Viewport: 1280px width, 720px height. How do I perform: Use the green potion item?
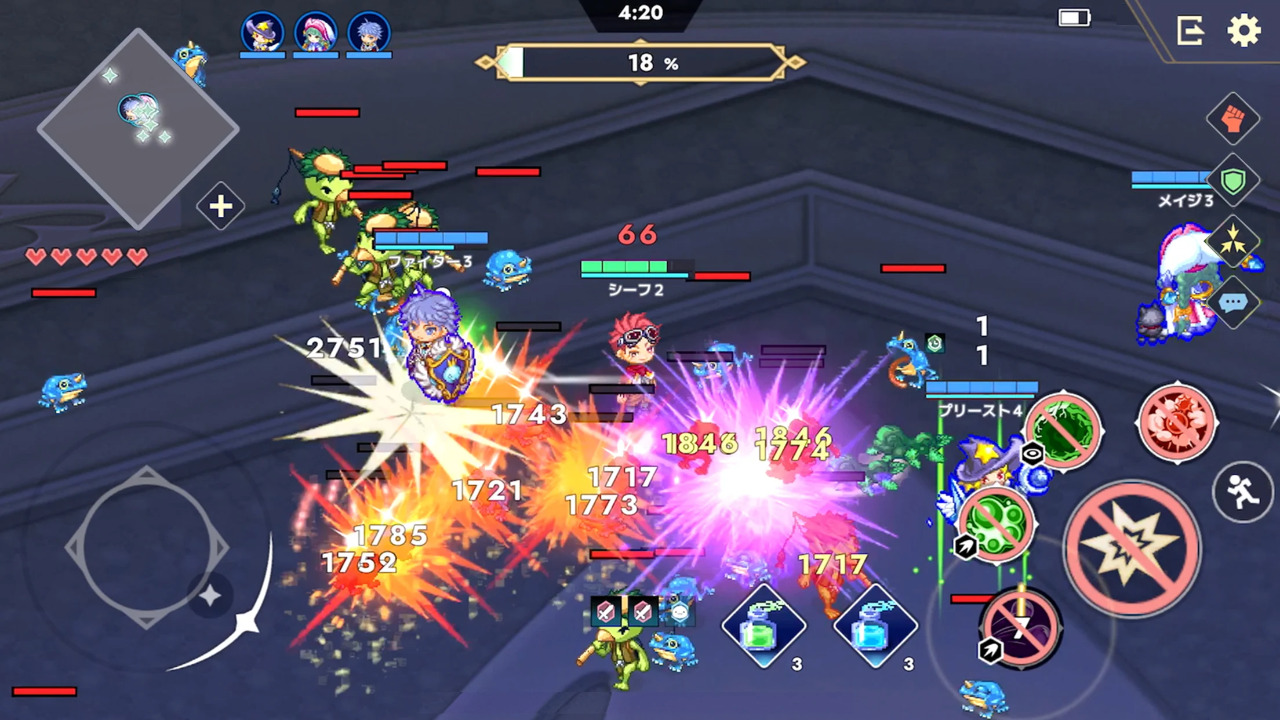(765, 626)
